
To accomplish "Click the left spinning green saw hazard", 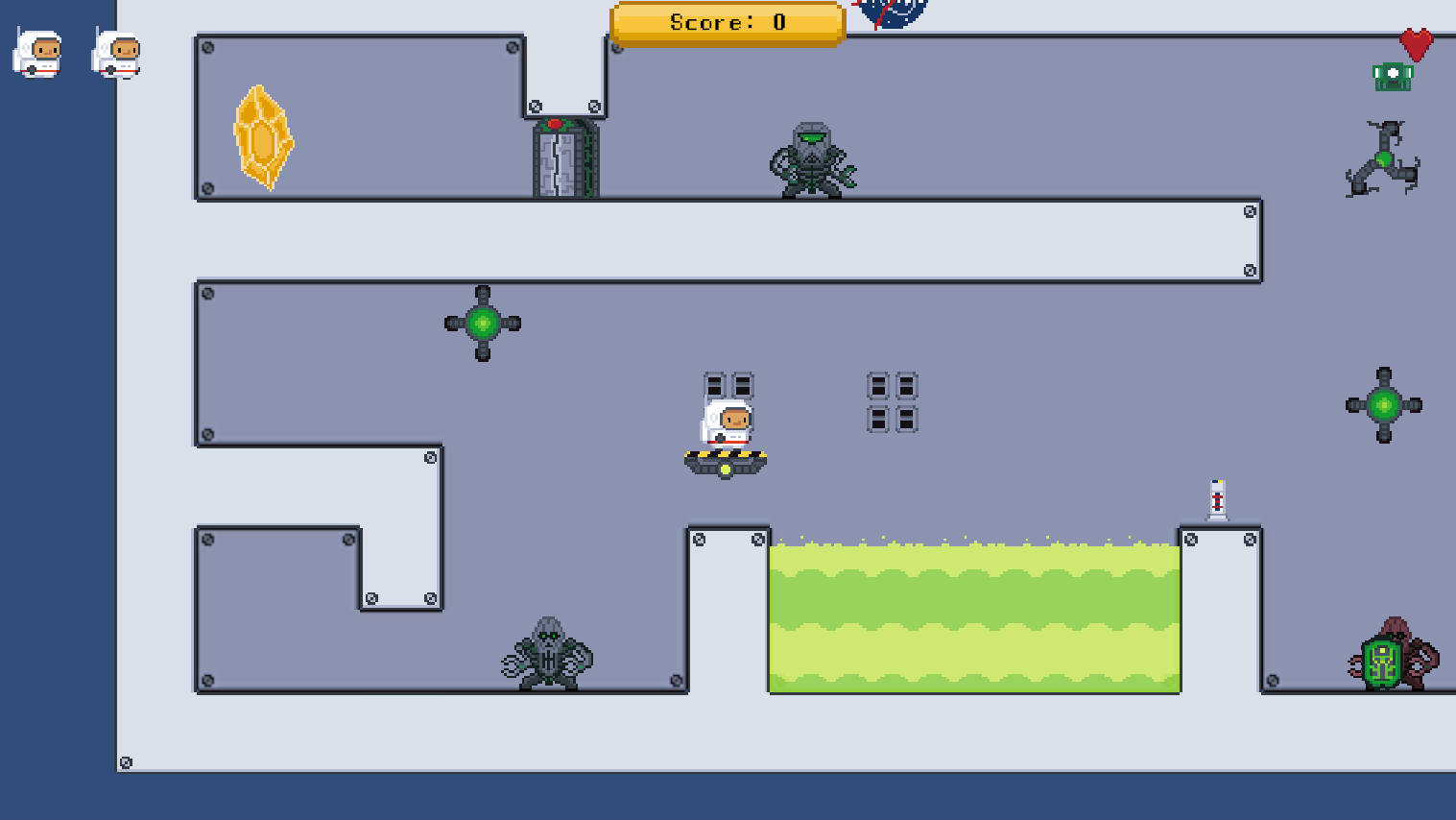I will 483,324.
